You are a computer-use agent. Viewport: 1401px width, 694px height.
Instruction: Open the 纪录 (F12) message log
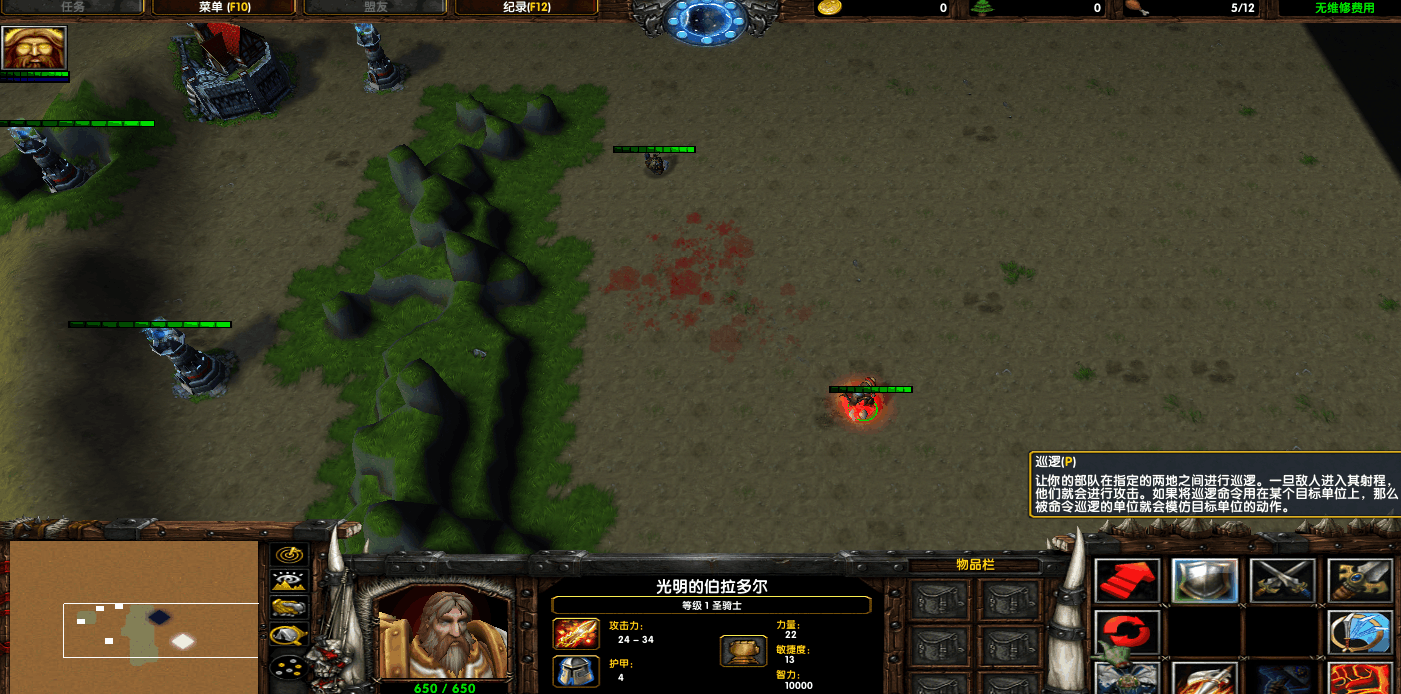(x=526, y=8)
